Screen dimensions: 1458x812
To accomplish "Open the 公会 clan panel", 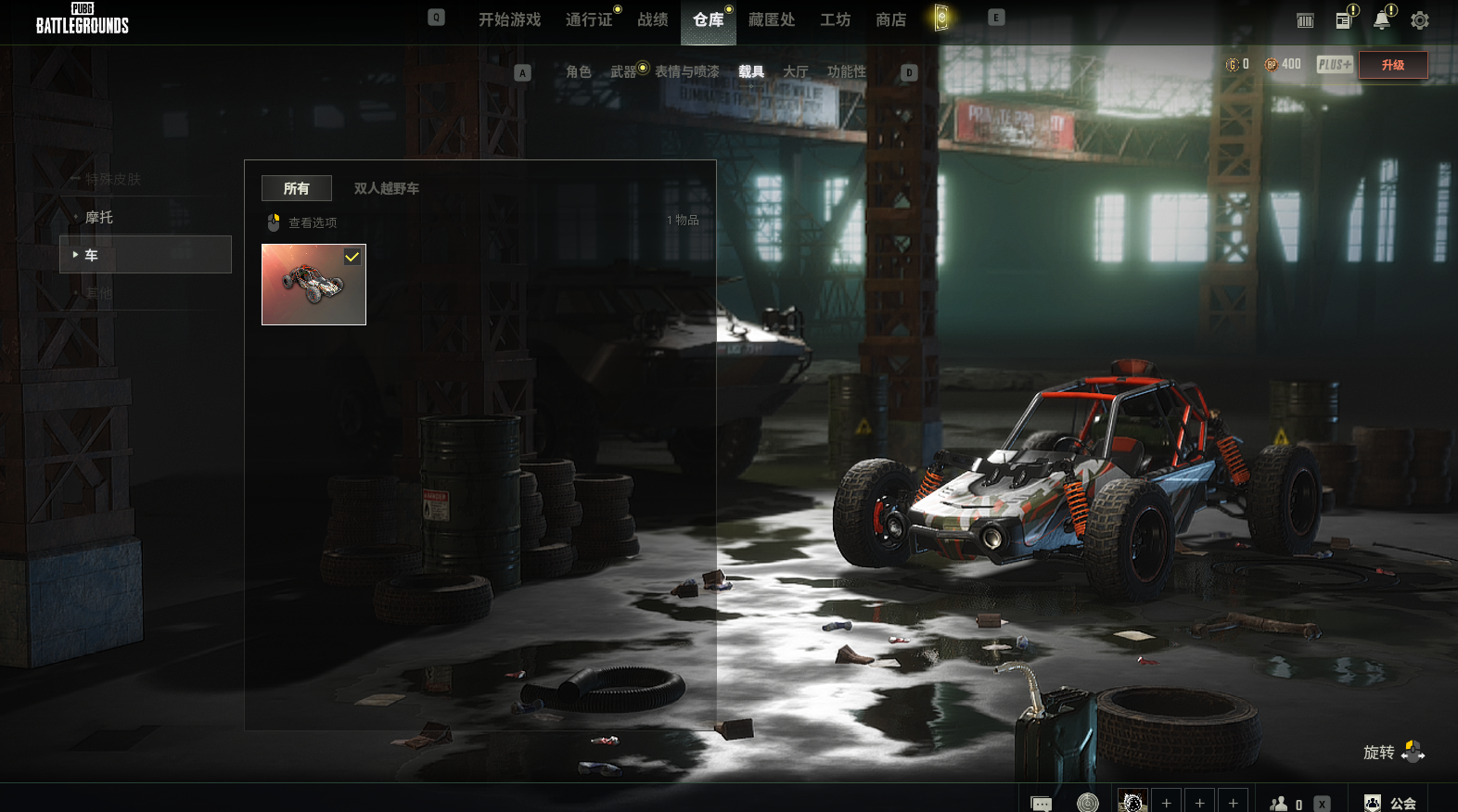I will [x=1390, y=803].
